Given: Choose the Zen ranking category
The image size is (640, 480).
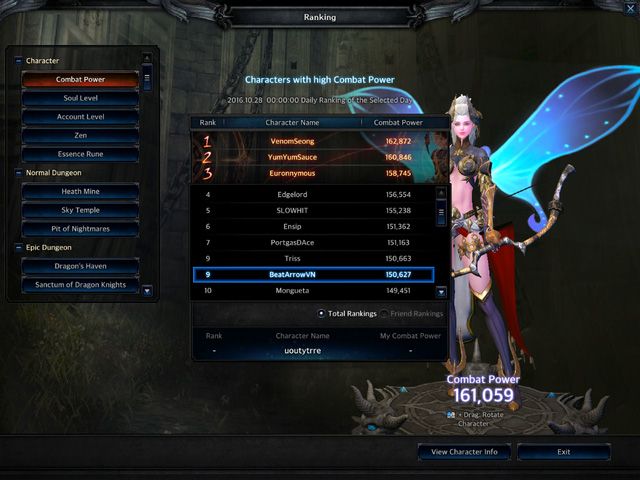Looking at the screenshot, I should coord(80,135).
